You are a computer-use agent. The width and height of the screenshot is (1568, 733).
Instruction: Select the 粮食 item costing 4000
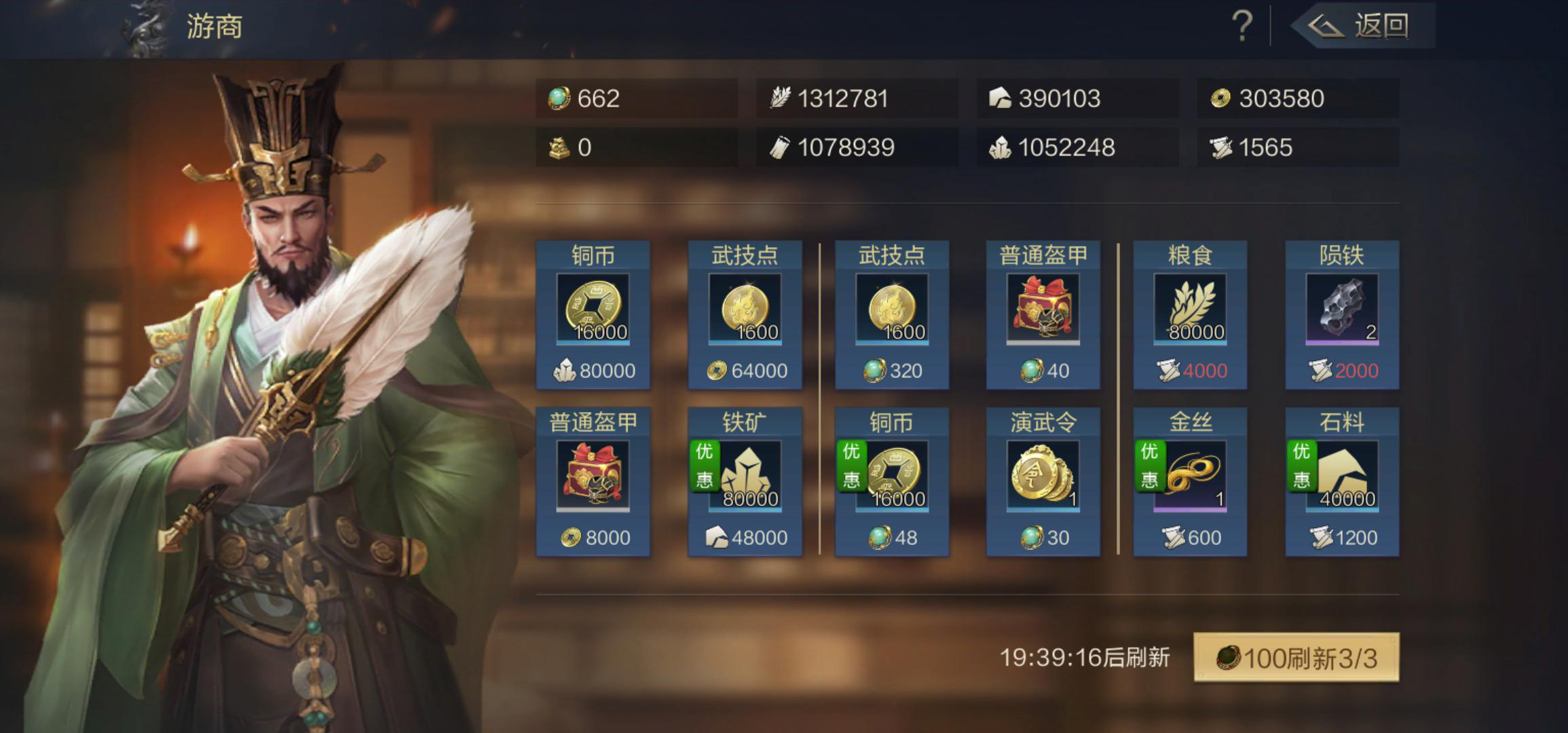point(1190,315)
